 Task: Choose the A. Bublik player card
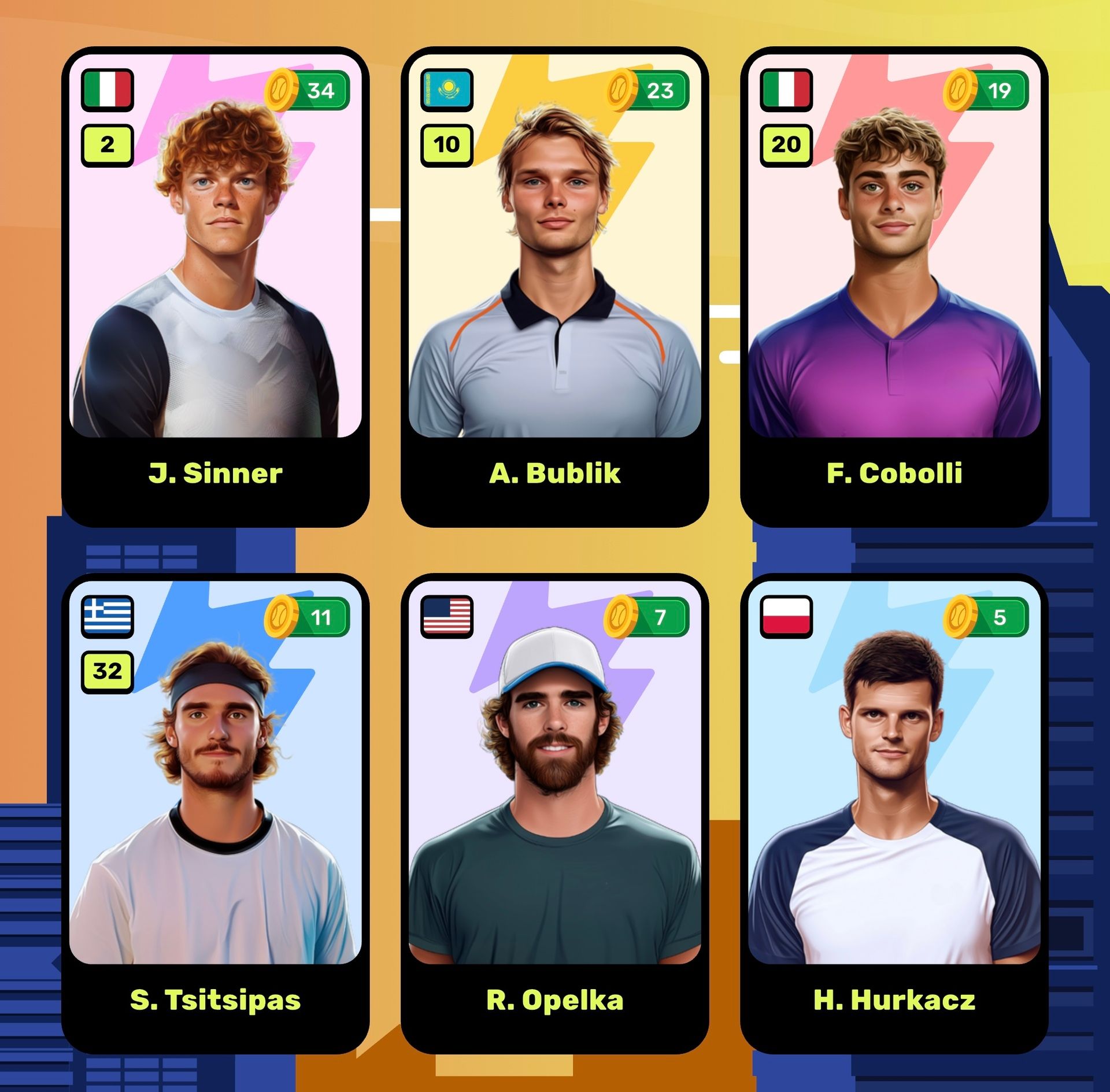pyautogui.click(x=554, y=287)
